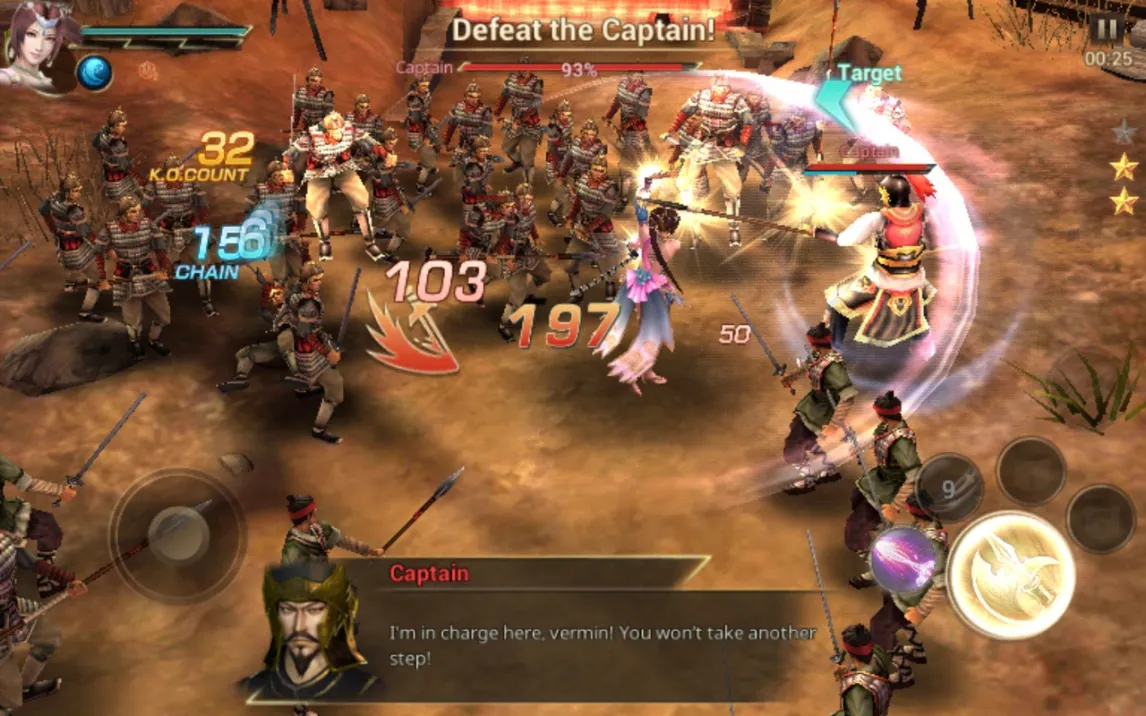Tap the glowing axe attack button
Viewport: 1146px width, 716px height.
[x=1011, y=574]
